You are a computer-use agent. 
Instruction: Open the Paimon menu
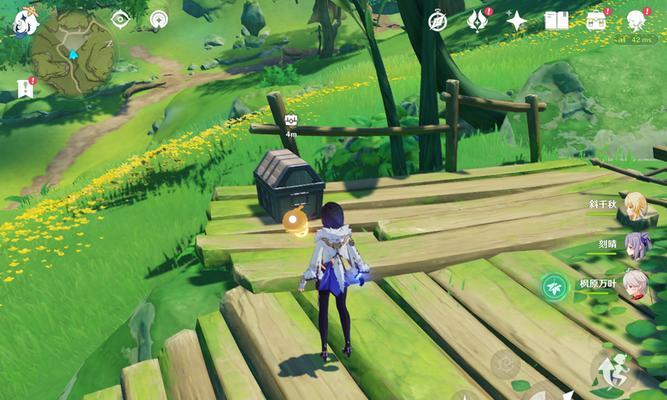[x=24, y=22]
